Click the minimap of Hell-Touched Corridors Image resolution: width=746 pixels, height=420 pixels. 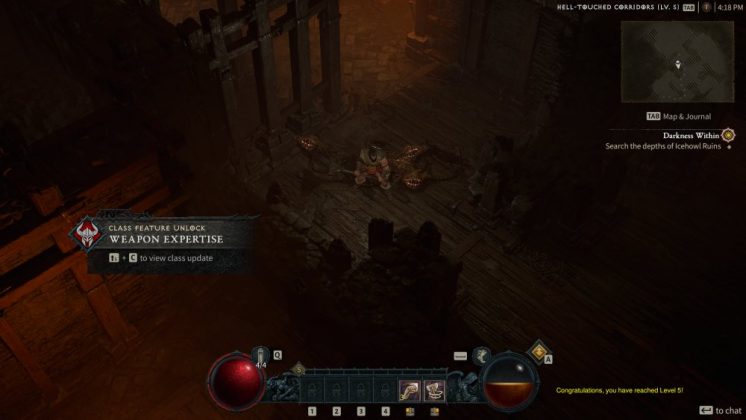pyautogui.click(x=677, y=61)
